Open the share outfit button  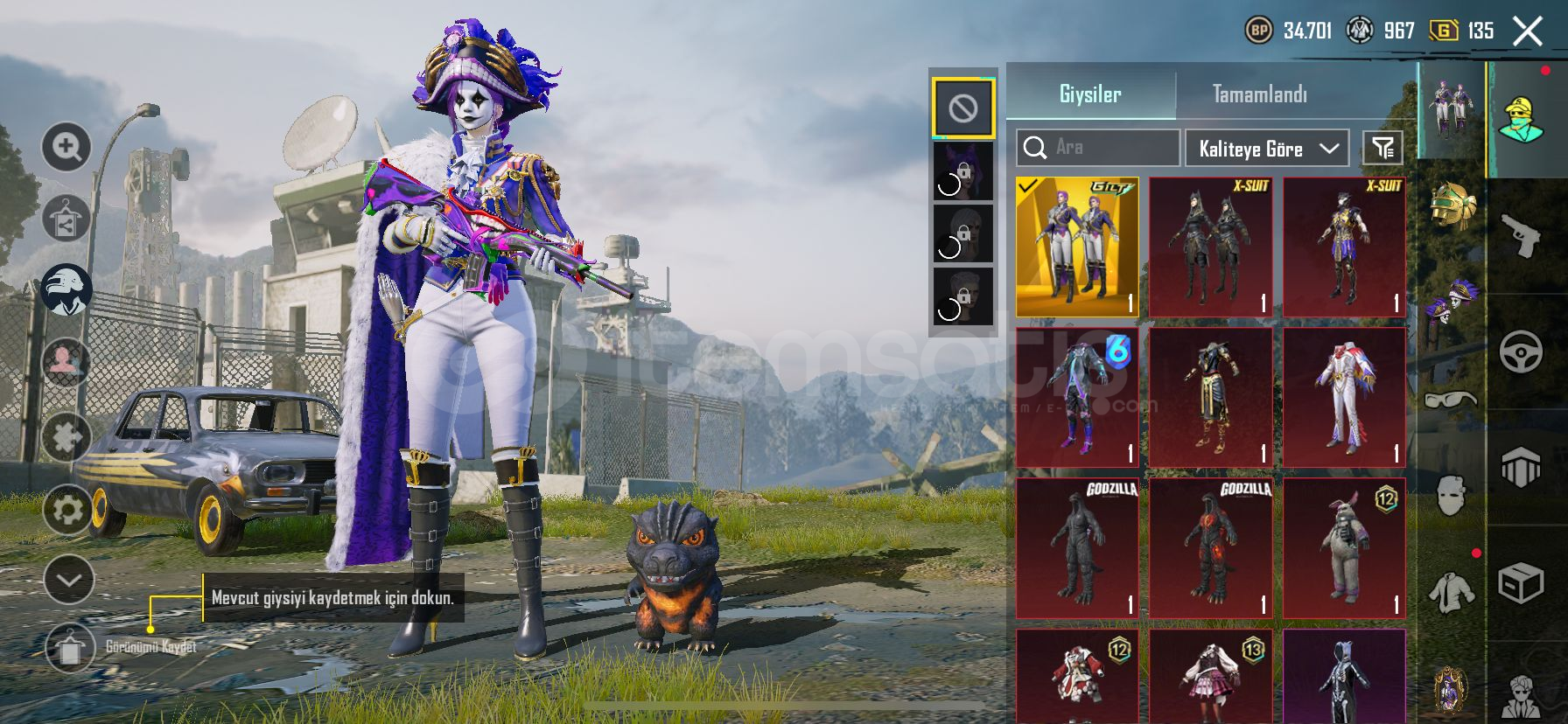(66, 219)
